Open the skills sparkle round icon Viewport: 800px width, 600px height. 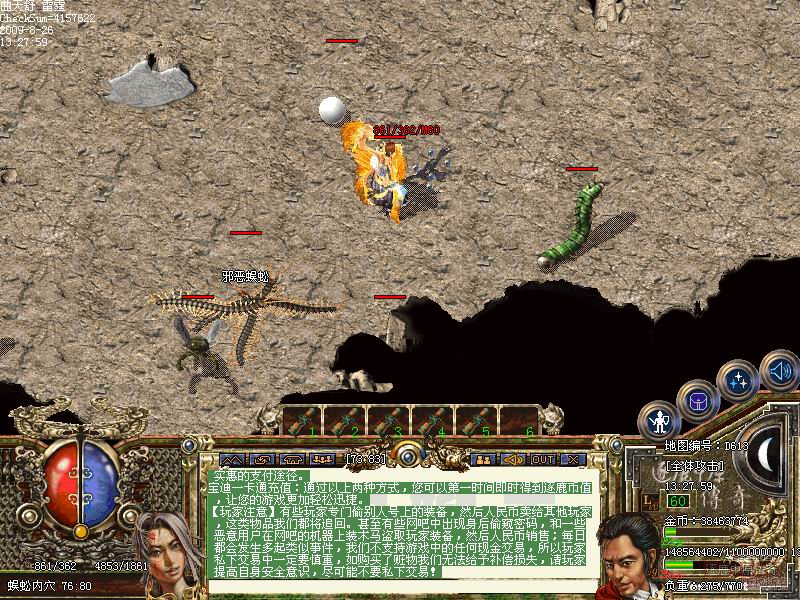pyautogui.click(x=737, y=381)
